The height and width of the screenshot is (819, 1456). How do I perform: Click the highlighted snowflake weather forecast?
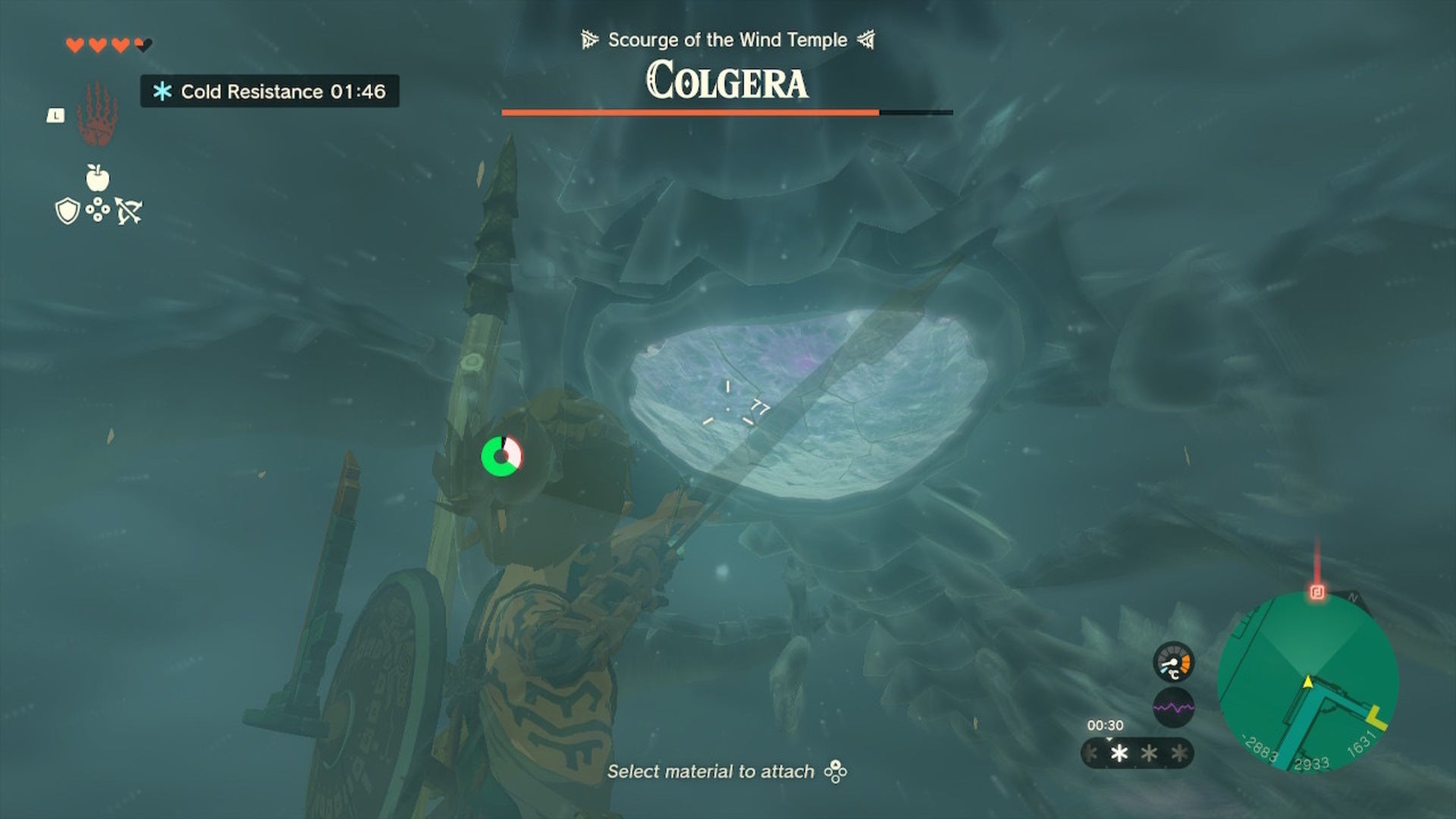coord(1119,754)
